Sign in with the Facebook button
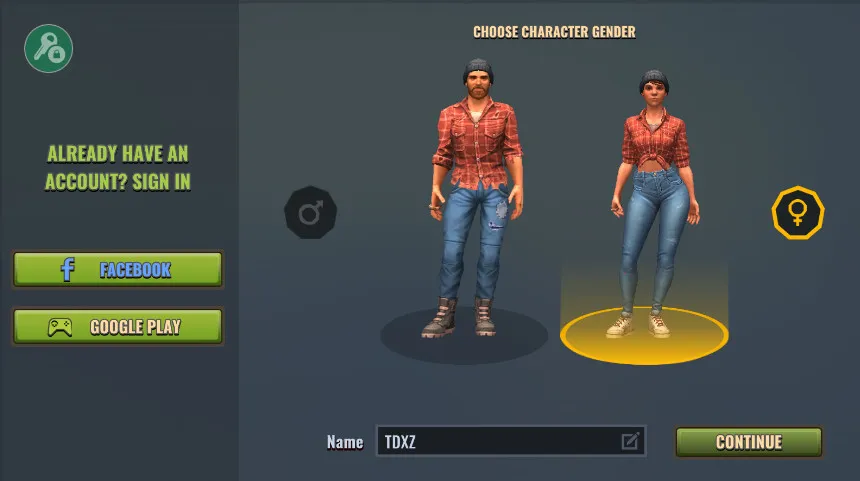 (118, 270)
